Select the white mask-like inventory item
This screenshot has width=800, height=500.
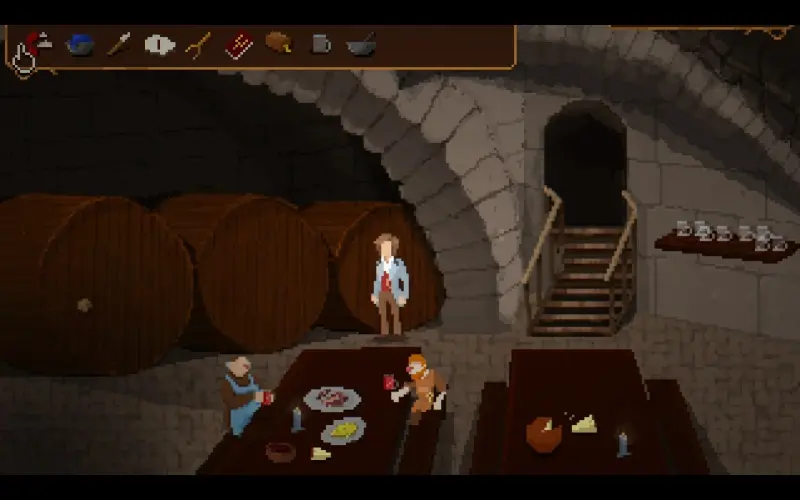point(159,44)
